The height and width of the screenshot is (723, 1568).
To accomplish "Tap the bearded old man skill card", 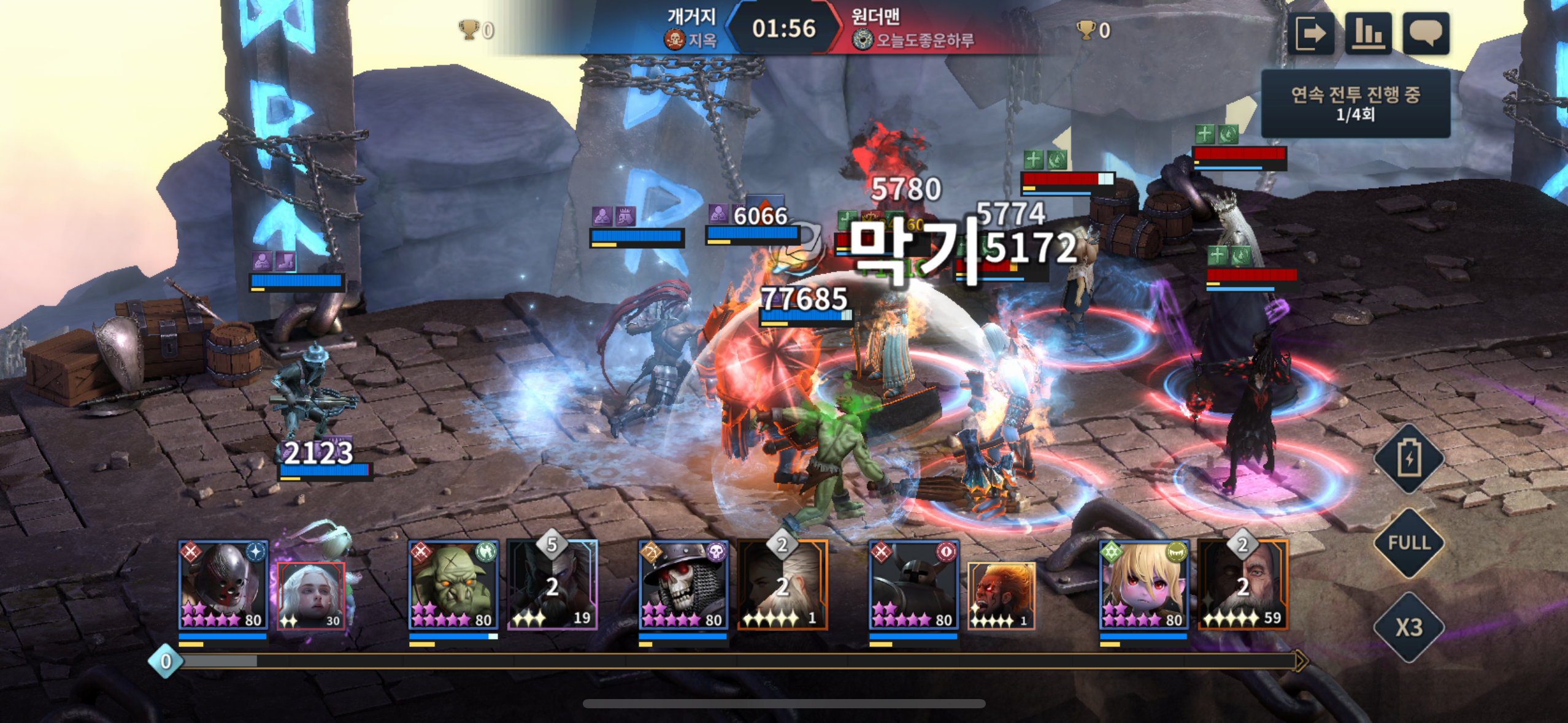I will coord(1243,586).
